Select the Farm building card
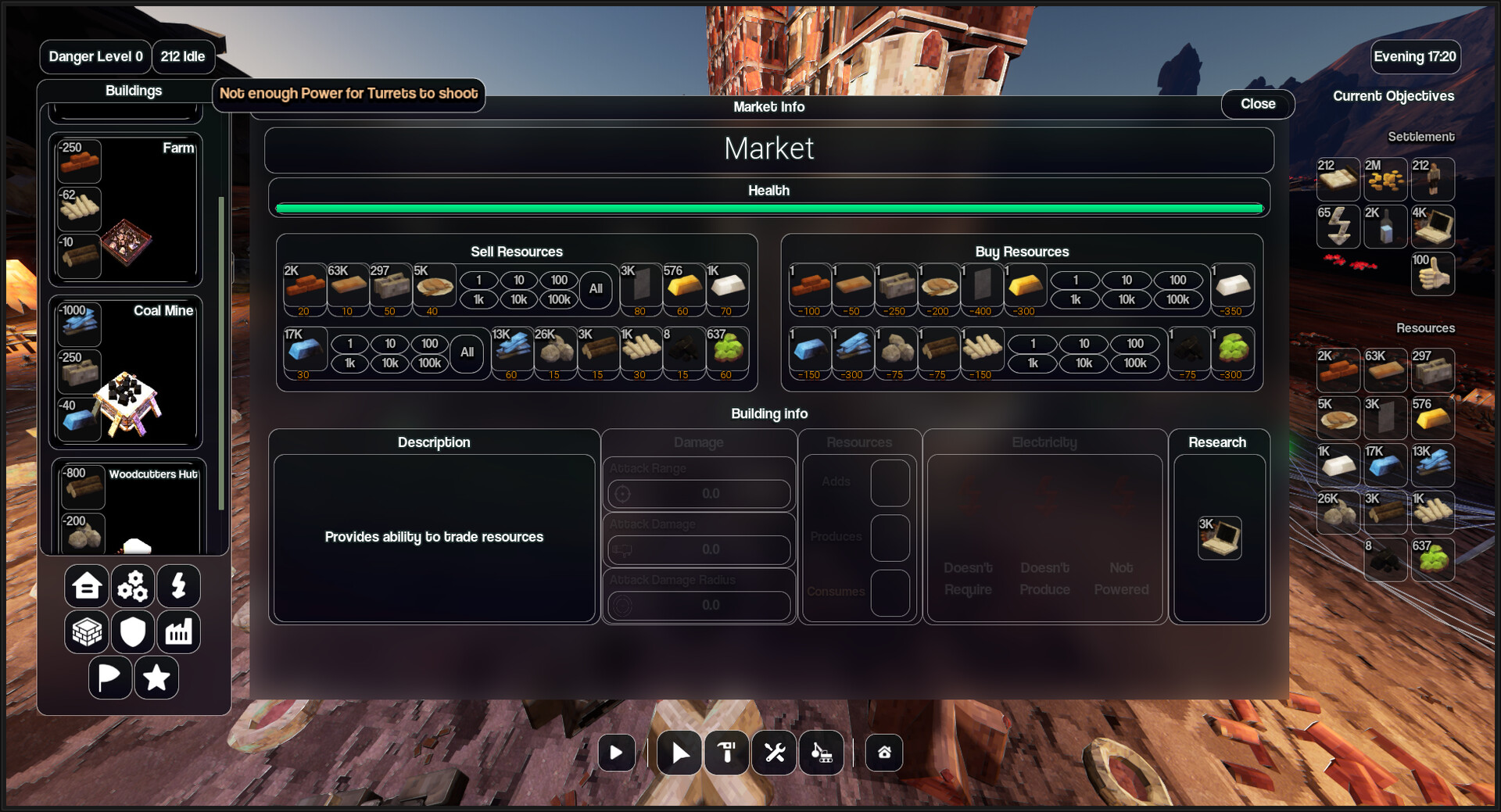 click(x=126, y=209)
